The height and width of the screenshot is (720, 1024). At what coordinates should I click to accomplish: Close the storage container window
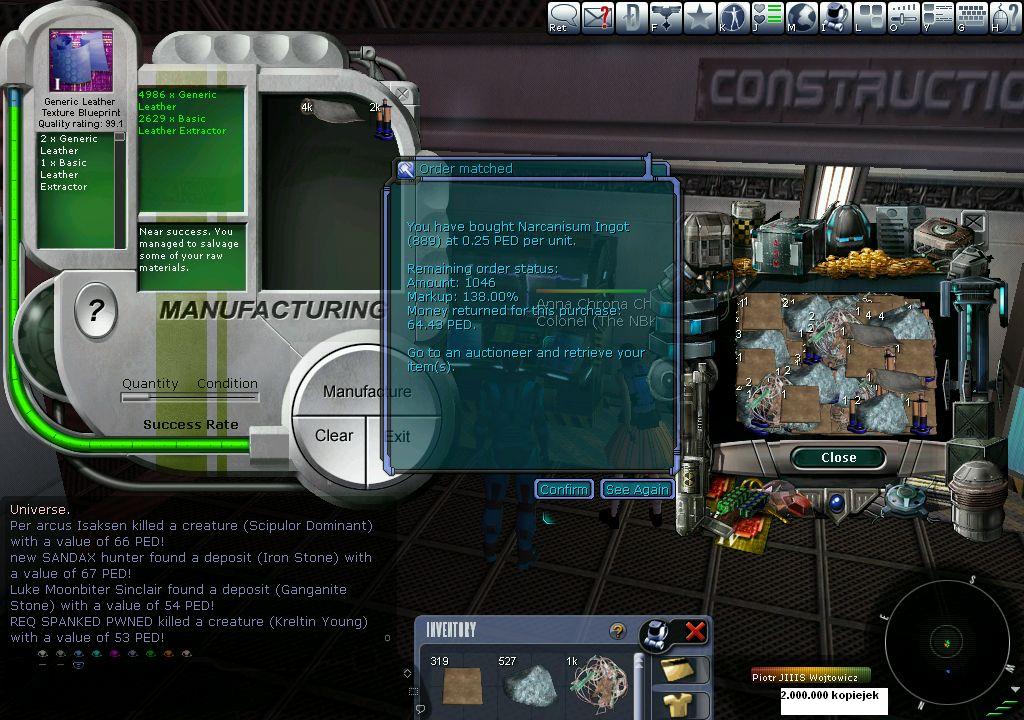pyautogui.click(x=838, y=457)
